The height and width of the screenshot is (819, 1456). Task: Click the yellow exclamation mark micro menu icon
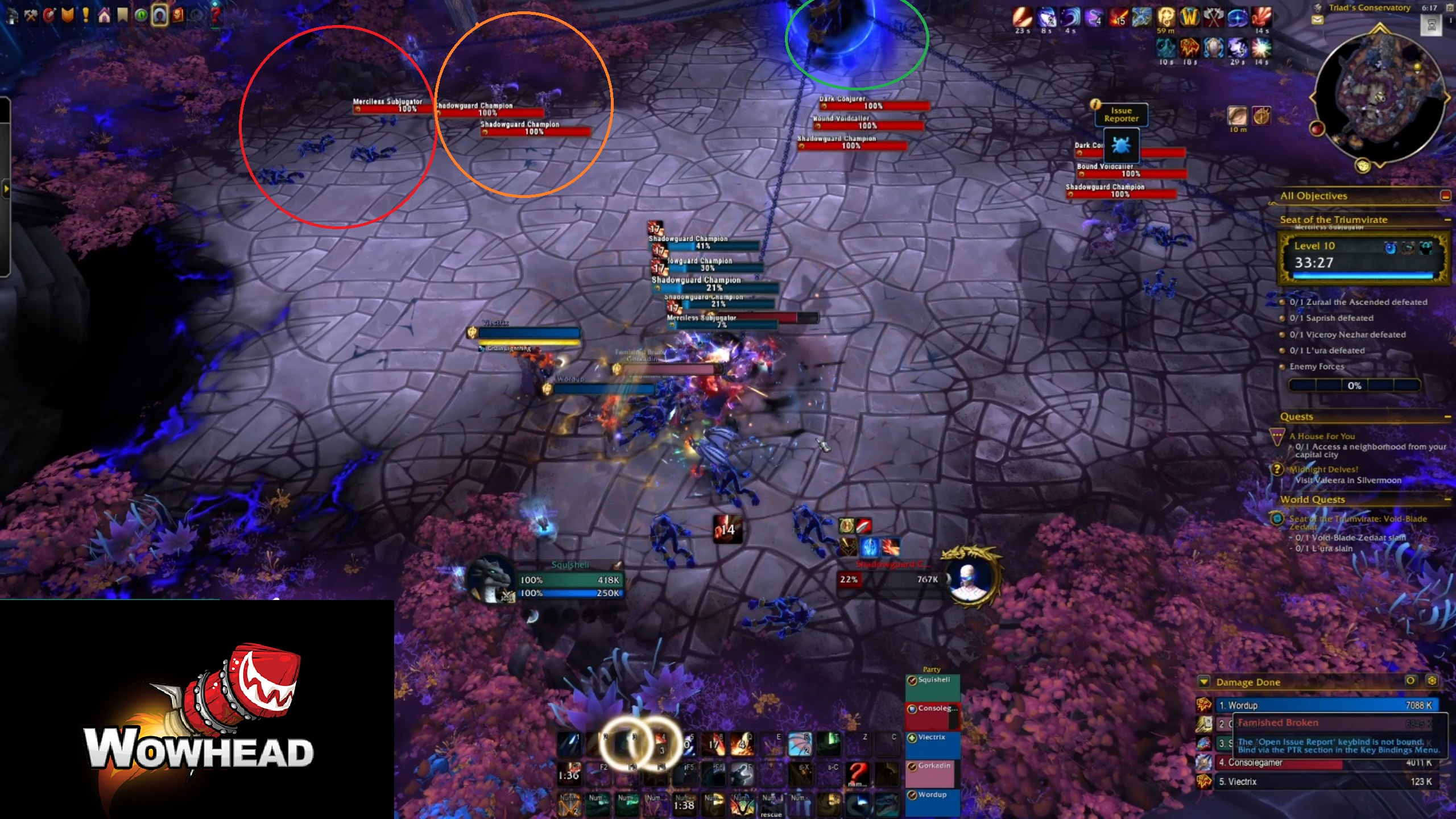click(85, 14)
